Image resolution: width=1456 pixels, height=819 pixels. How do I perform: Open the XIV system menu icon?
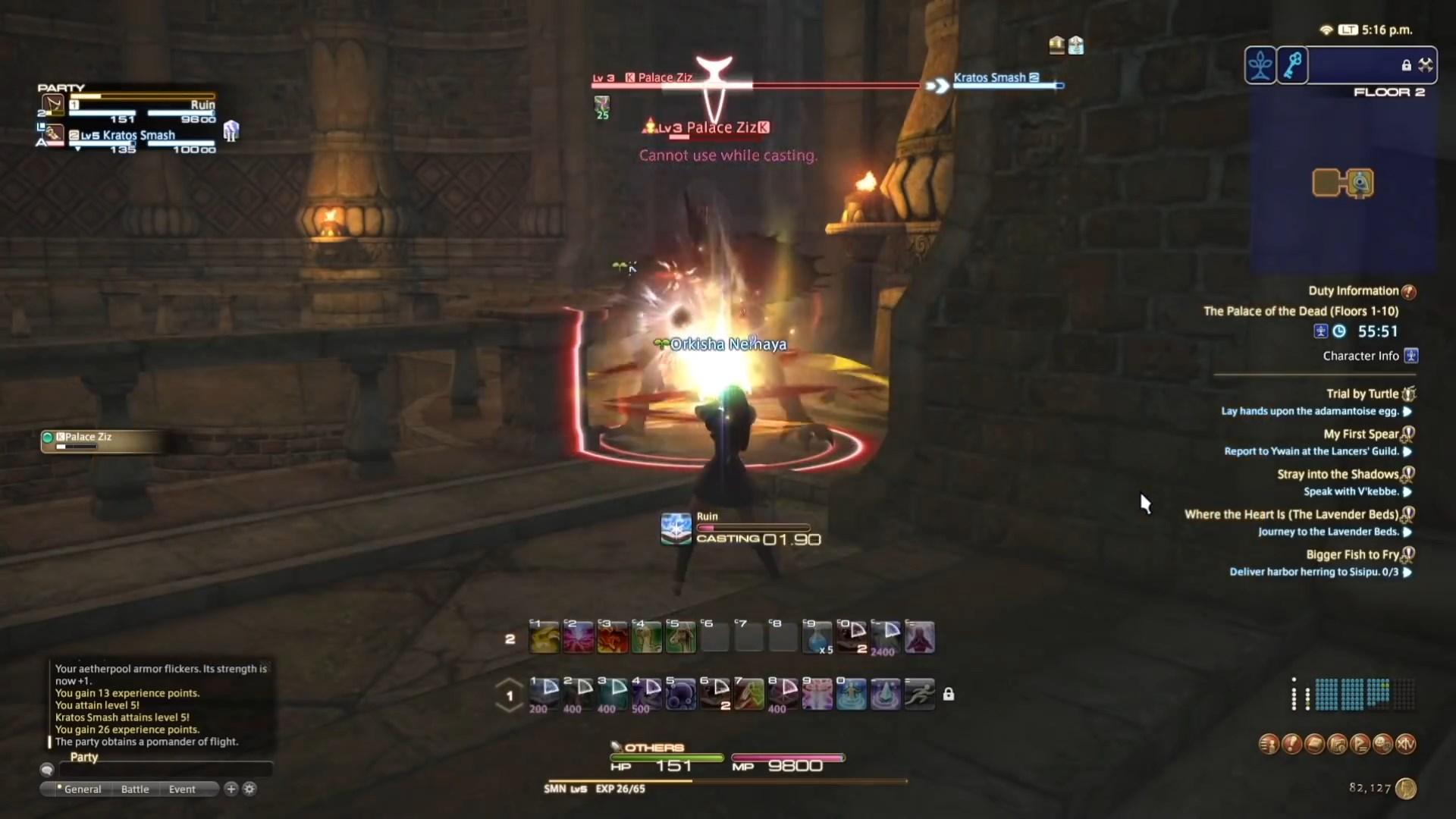coord(1407,744)
